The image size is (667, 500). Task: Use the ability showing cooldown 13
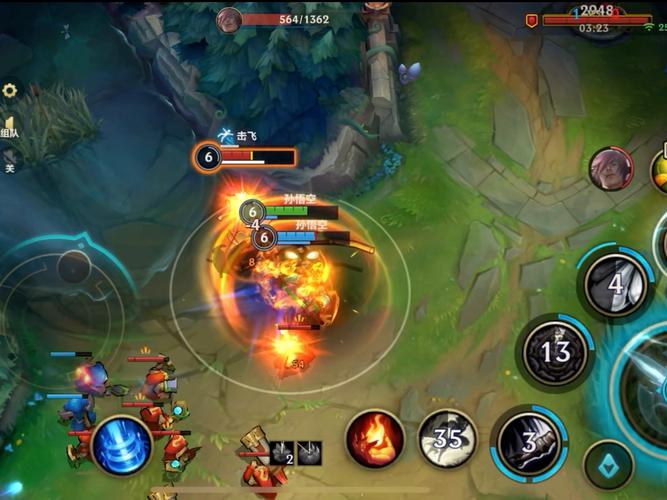pos(556,353)
